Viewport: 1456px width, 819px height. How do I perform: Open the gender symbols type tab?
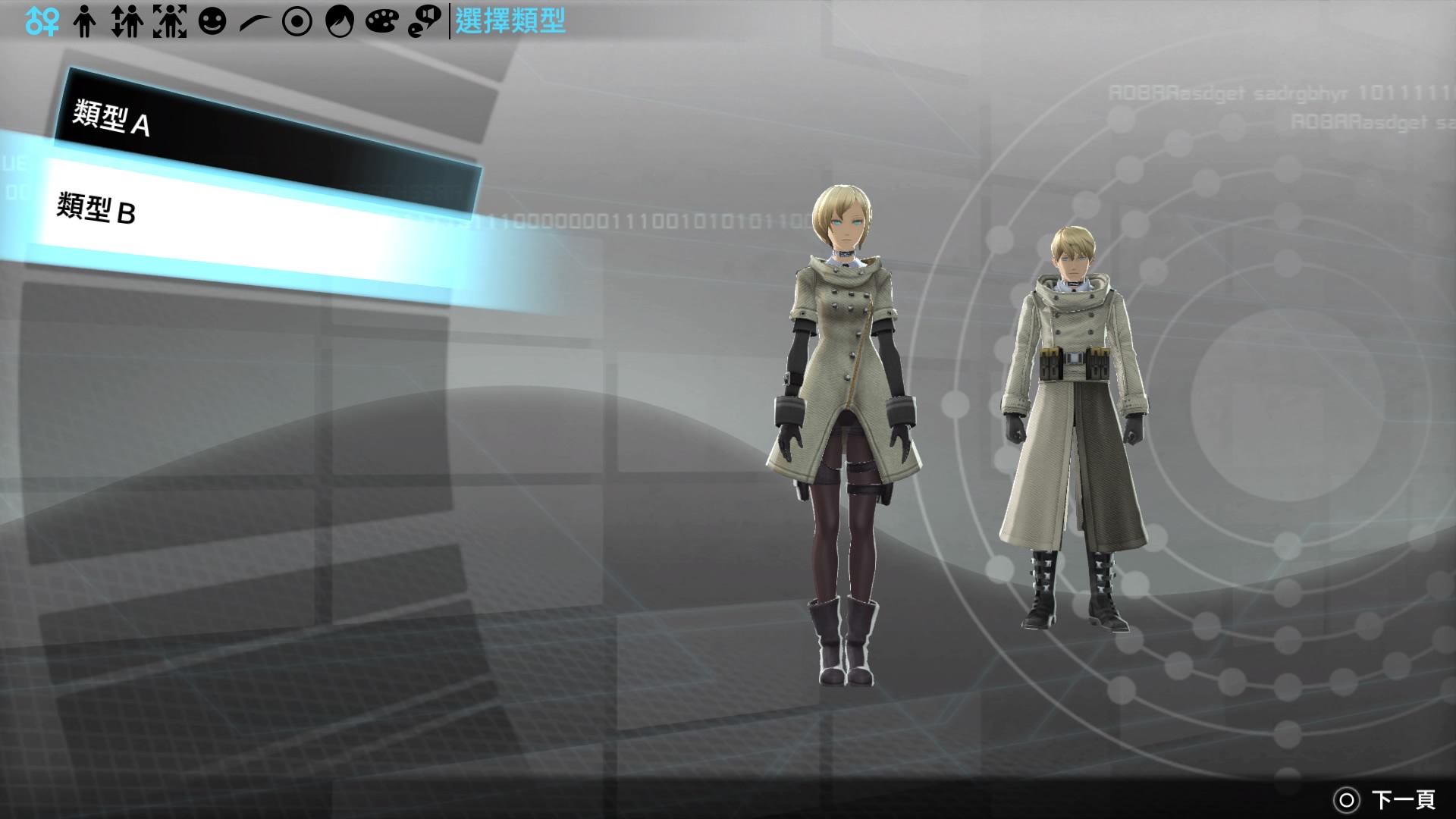pos(42,21)
